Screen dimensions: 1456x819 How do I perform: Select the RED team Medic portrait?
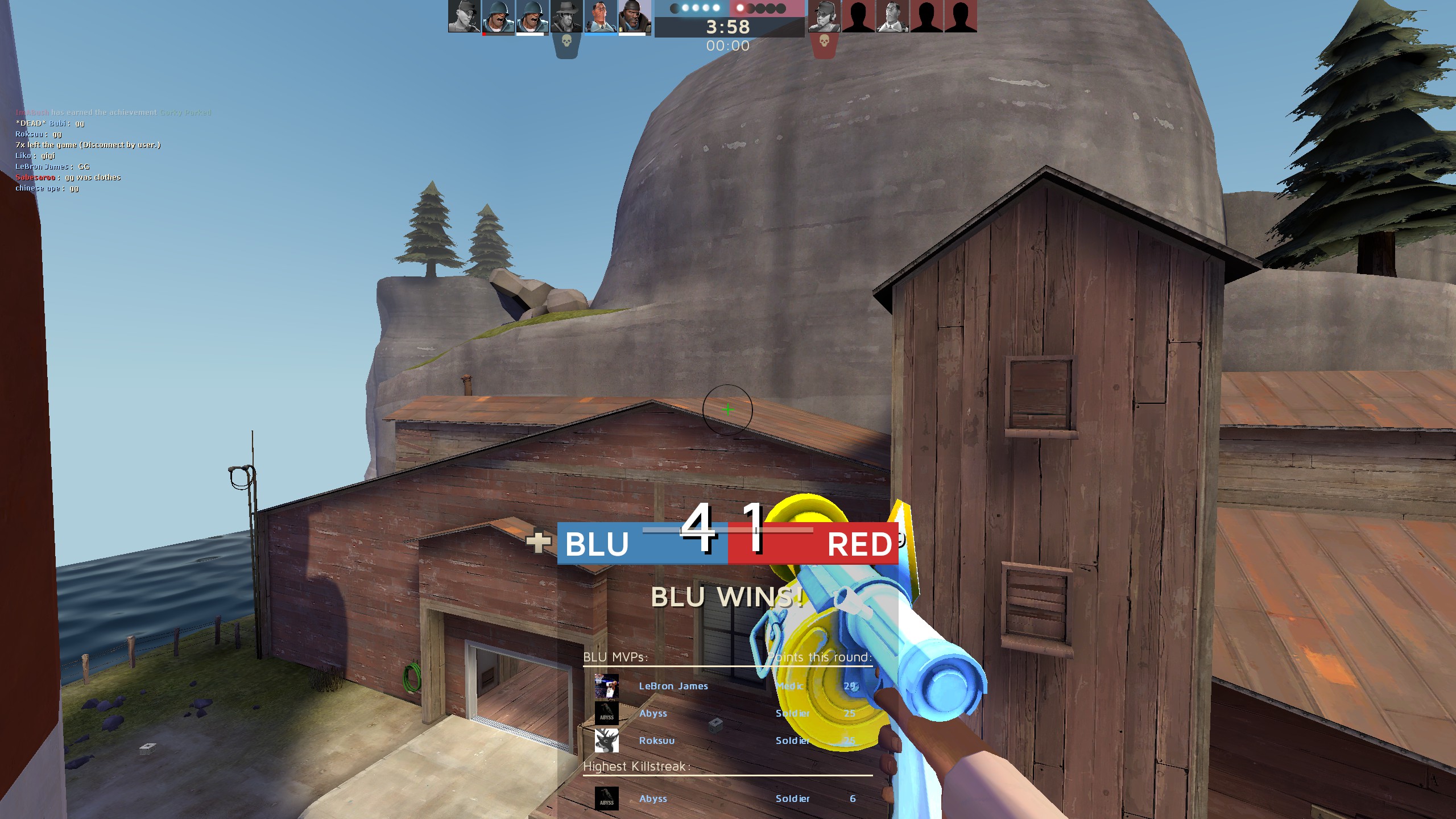892,16
